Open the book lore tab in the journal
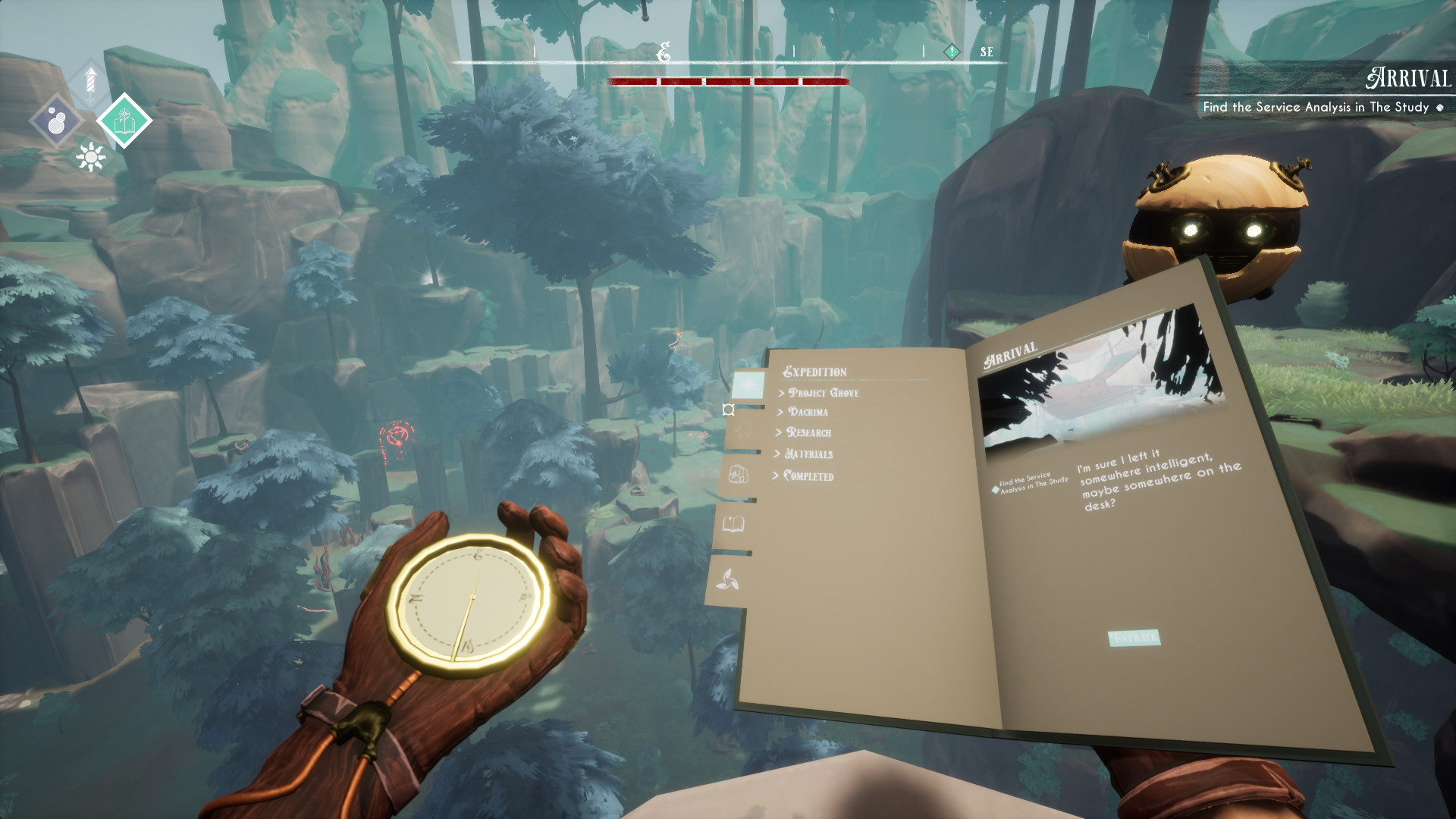The height and width of the screenshot is (819, 1456). tap(733, 524)
